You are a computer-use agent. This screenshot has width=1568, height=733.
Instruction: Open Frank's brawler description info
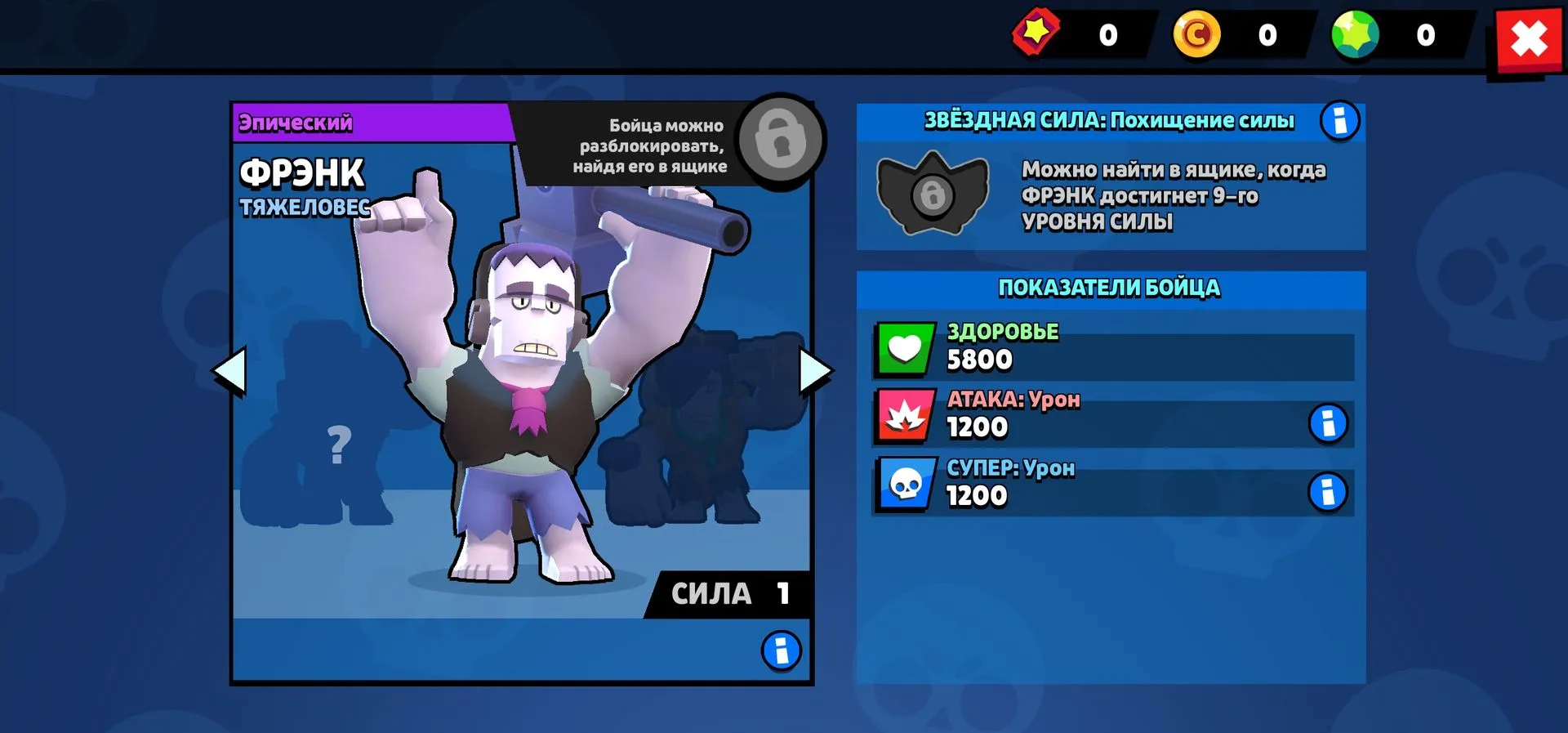781,650
